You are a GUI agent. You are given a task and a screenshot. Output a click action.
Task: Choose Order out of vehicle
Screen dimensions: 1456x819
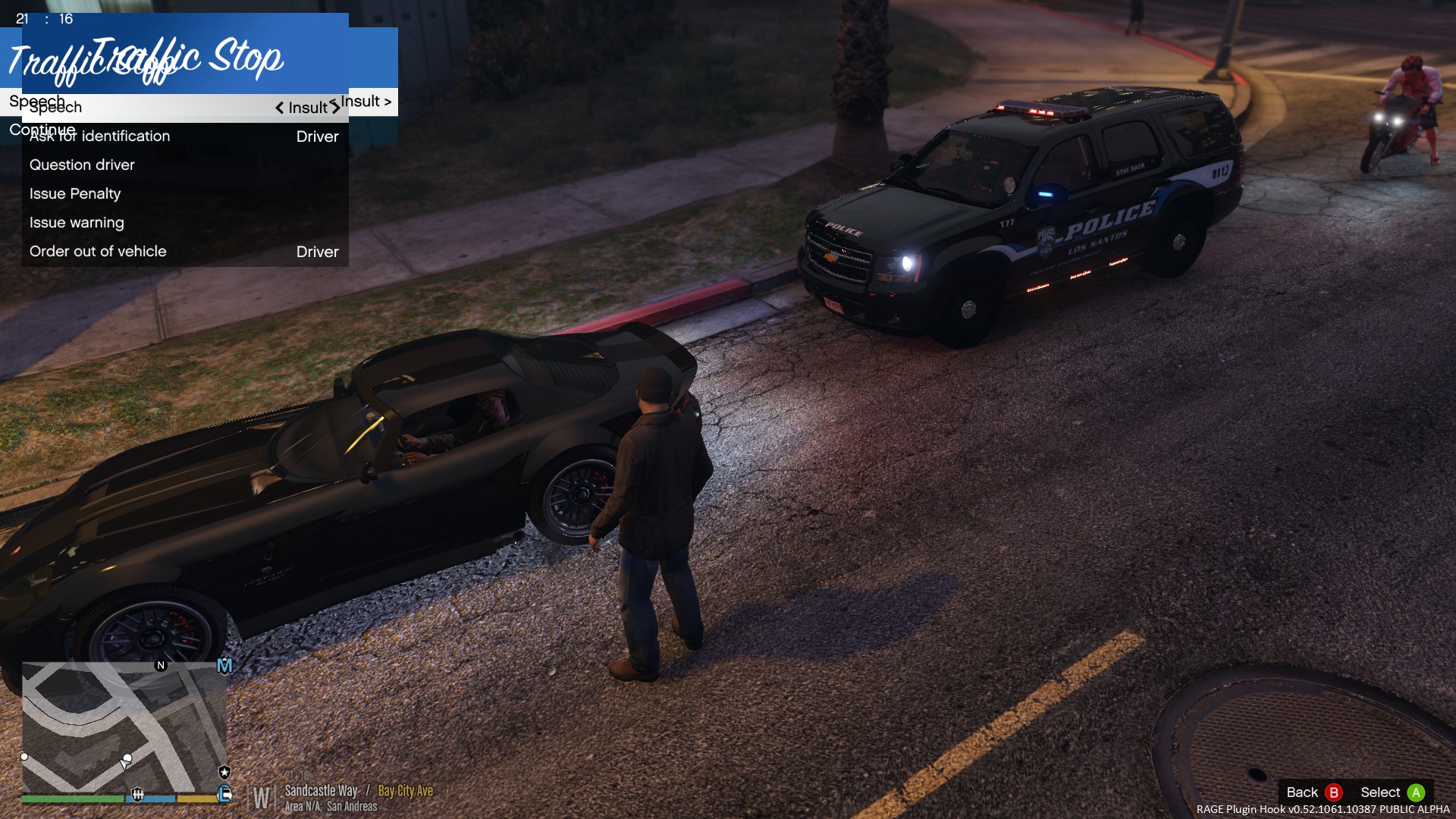click(184, 252)
